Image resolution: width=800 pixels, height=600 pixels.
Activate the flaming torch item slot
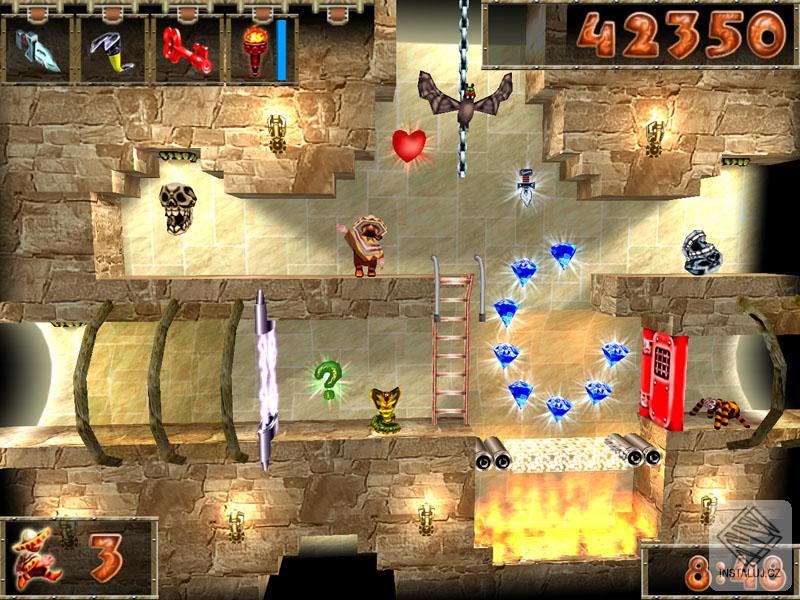coord(251,51)
